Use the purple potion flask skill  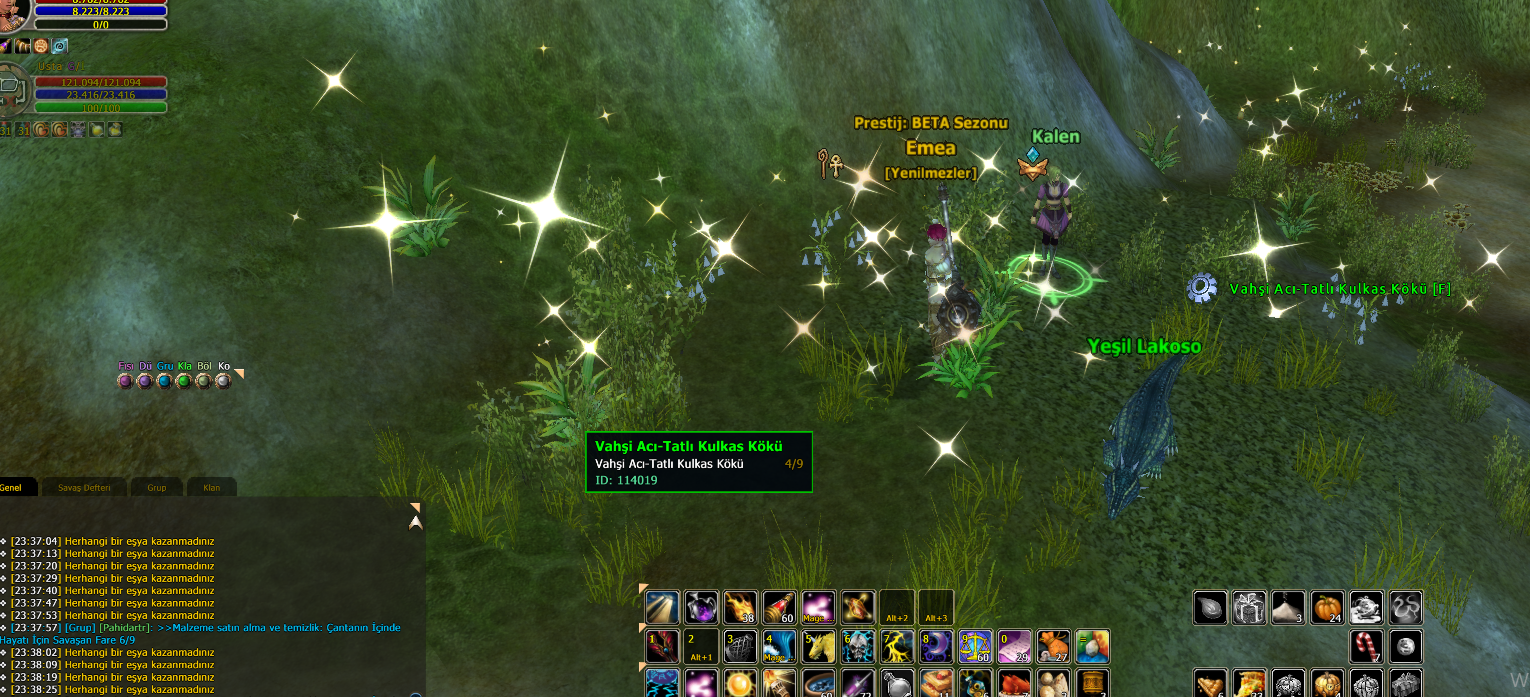[x=701, y=607]
